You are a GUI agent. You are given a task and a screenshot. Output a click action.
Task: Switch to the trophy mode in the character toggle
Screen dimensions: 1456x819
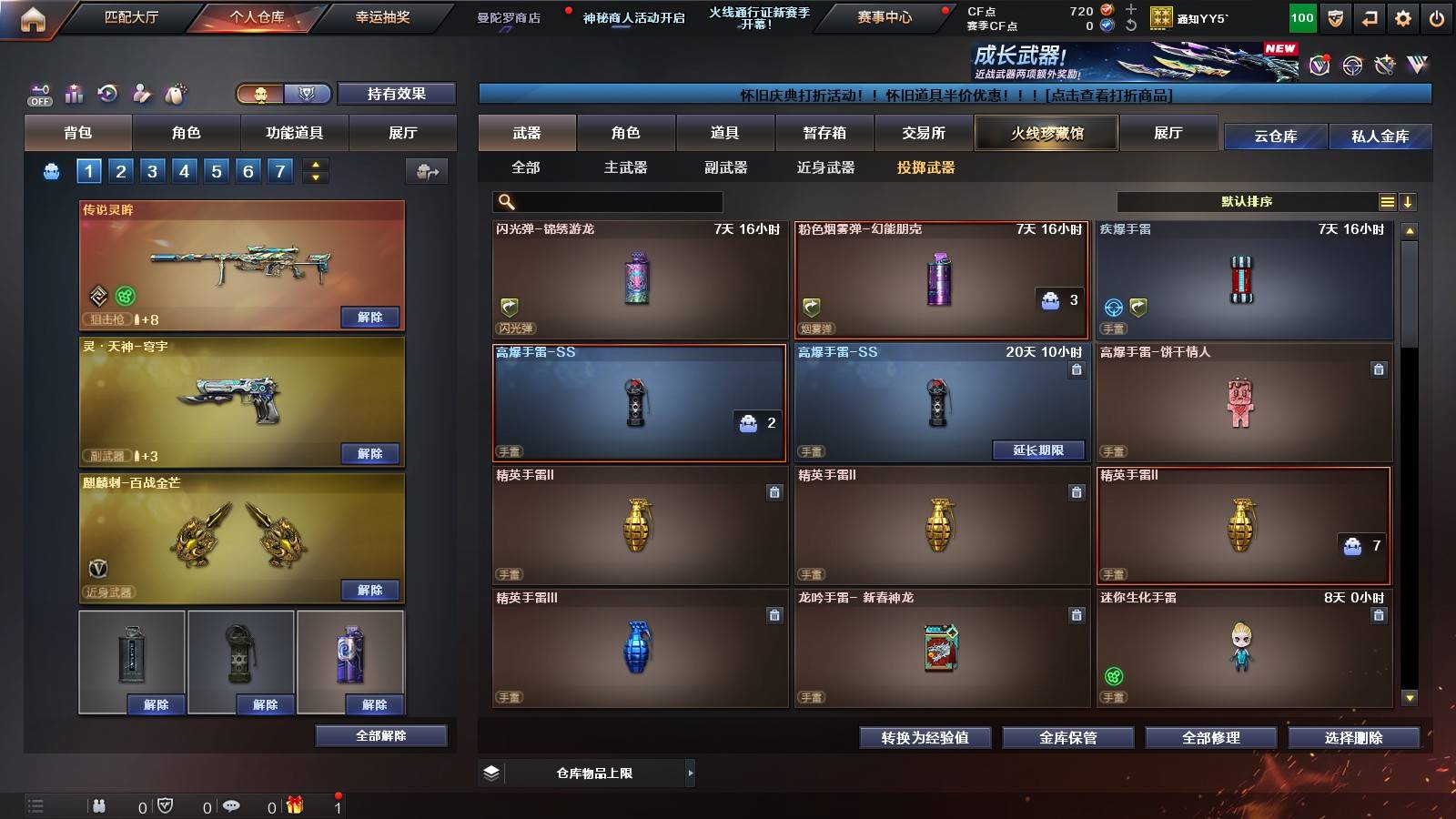point(308,95)
